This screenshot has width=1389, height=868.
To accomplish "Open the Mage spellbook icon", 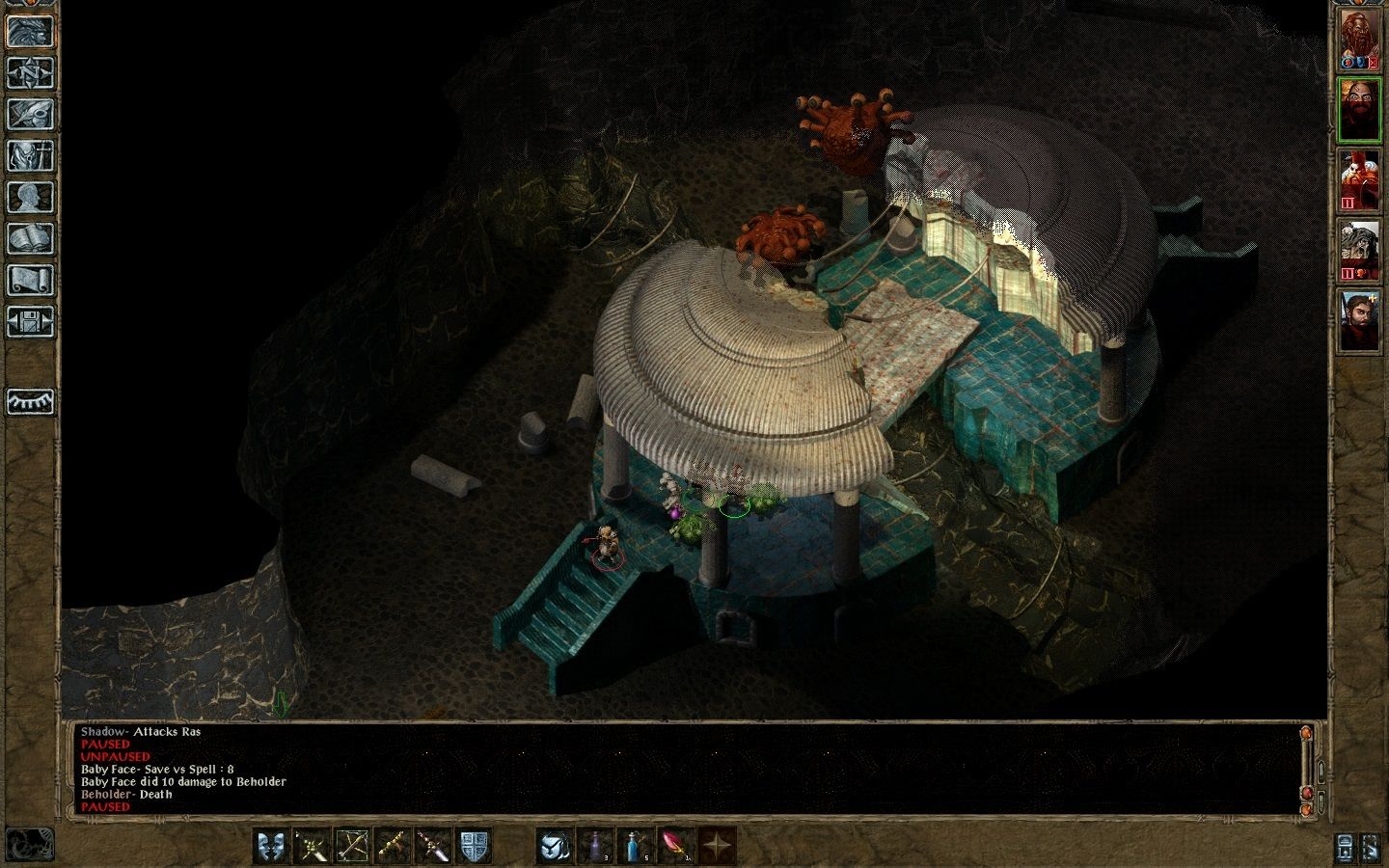I will pyautogui.click(x=30, y=235).
